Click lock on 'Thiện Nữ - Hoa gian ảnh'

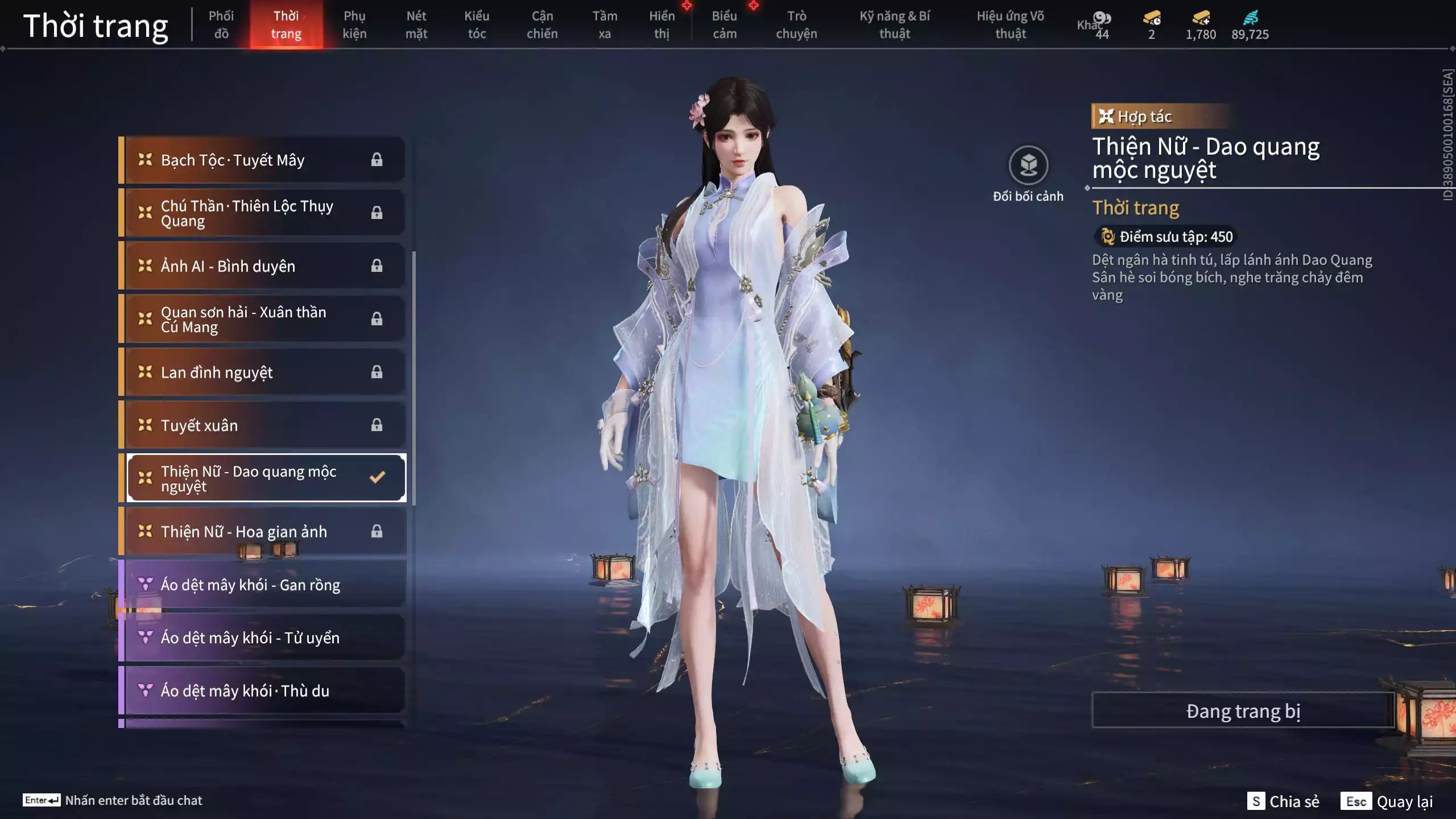click(x=376, y=531)
